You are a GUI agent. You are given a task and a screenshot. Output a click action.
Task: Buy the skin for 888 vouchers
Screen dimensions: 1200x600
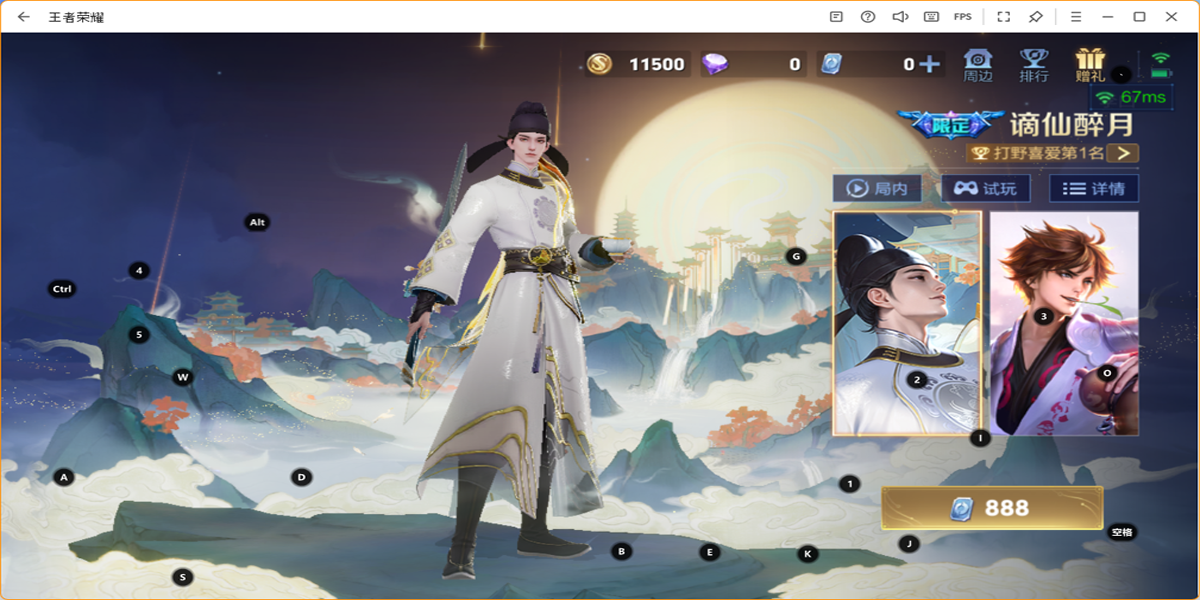tap(991, 508)
